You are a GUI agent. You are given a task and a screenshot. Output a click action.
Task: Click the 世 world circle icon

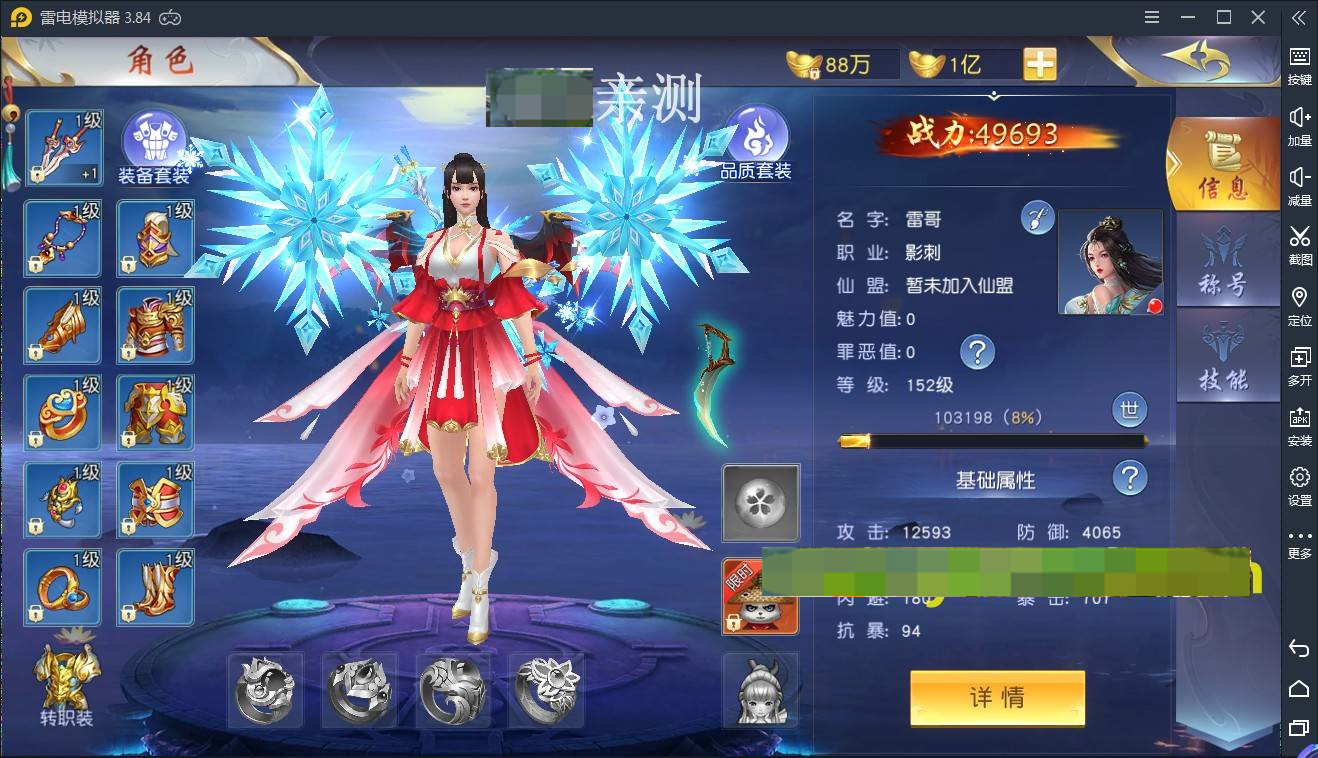tap(1130, 410)
